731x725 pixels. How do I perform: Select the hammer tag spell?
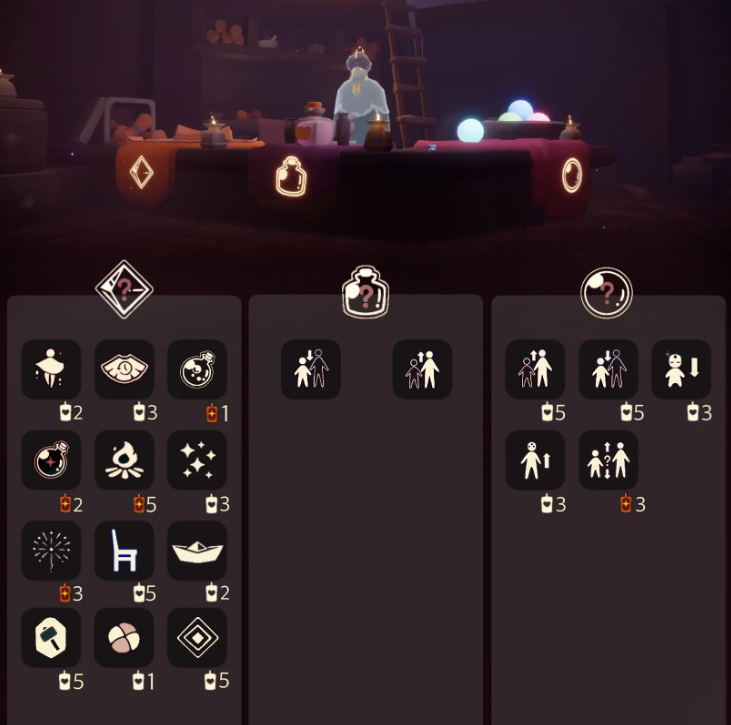pos(51,638)
